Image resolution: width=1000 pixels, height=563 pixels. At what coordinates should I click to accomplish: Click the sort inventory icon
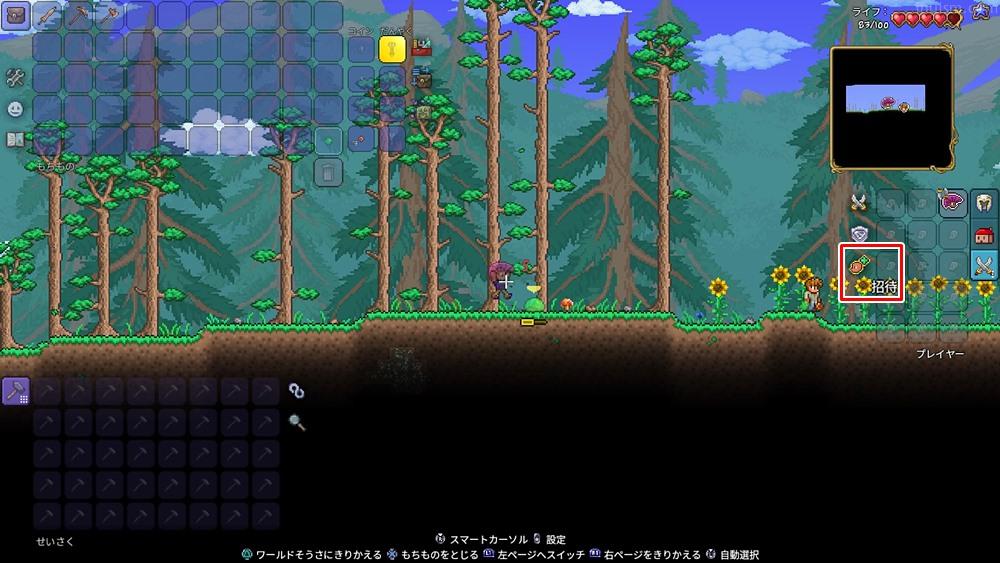pyautogui.click(x=422, y=112)
